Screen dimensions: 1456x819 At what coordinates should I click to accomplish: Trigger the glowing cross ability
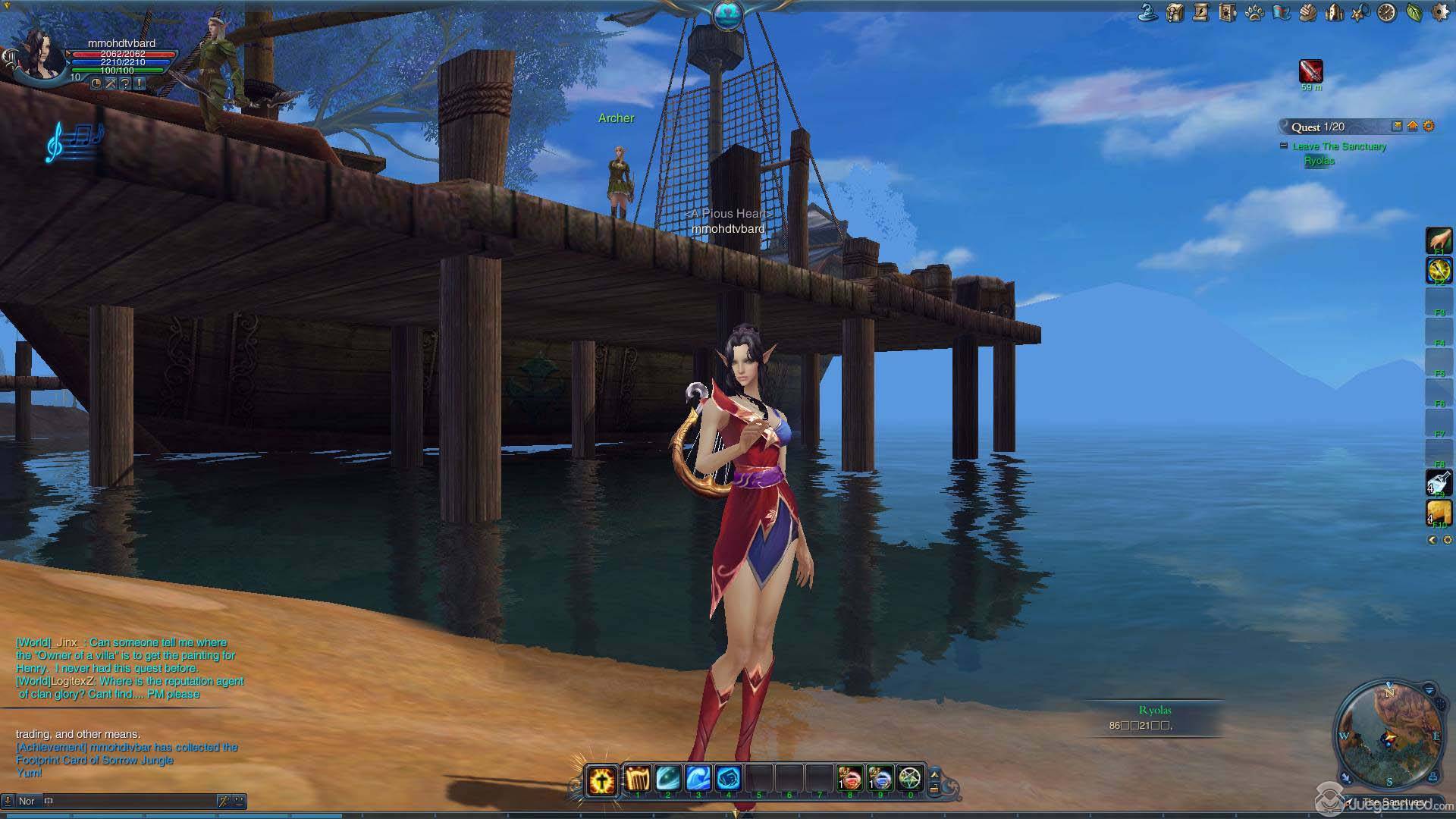click(602, 780)
